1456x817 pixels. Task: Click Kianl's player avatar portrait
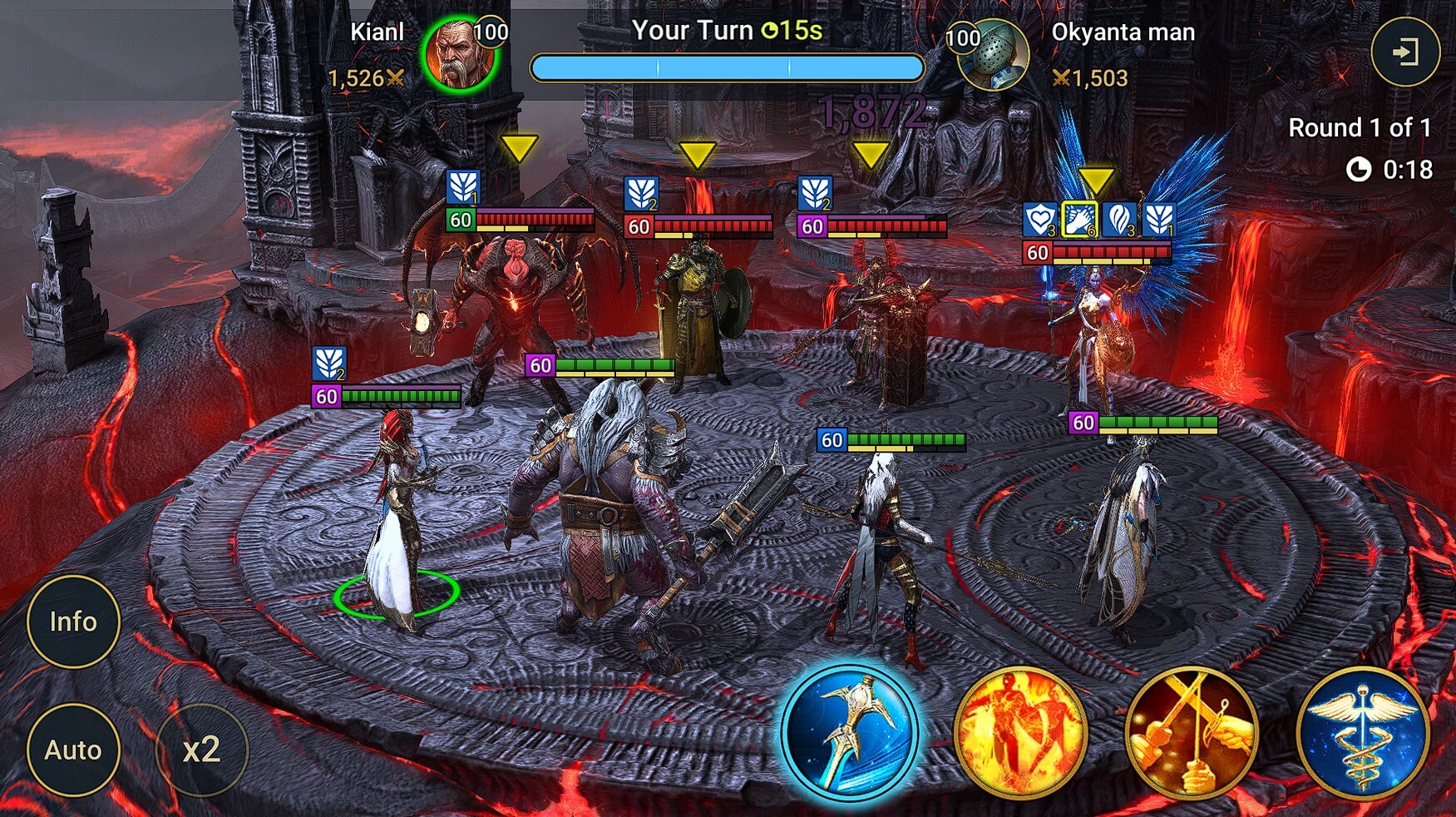[x=459, y=55]
